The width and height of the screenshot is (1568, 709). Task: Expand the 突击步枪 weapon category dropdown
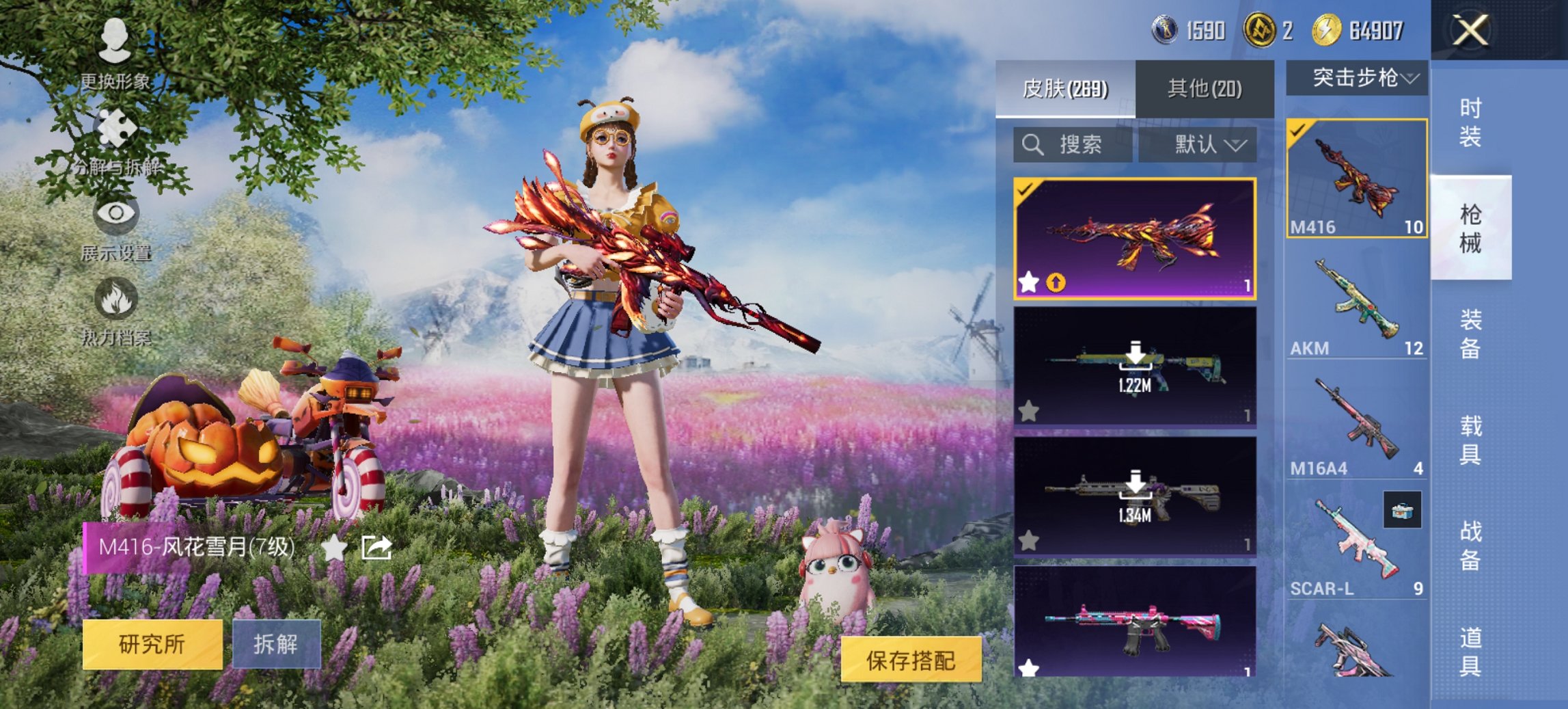click(x=1356, y=77)
